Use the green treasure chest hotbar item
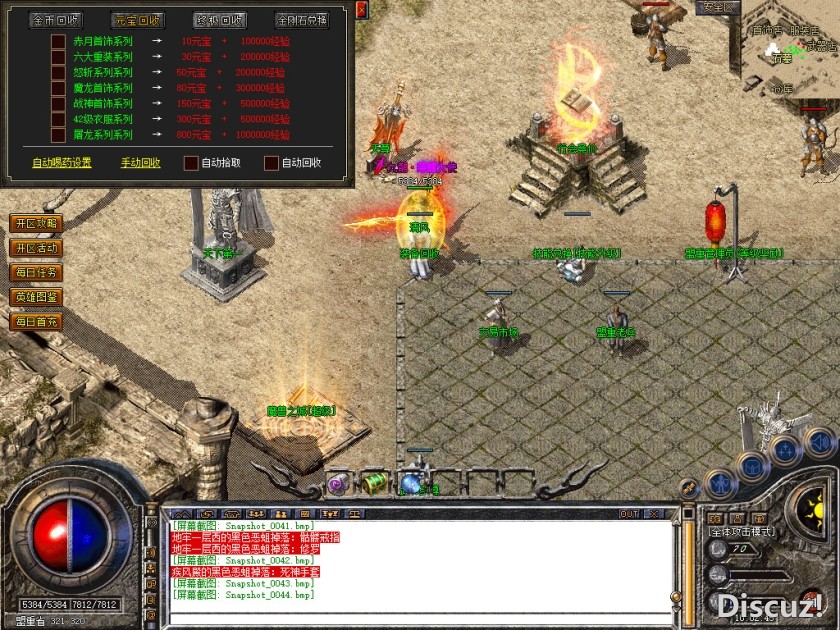Viewport: 840px width, 630px height. click(374, 483)
